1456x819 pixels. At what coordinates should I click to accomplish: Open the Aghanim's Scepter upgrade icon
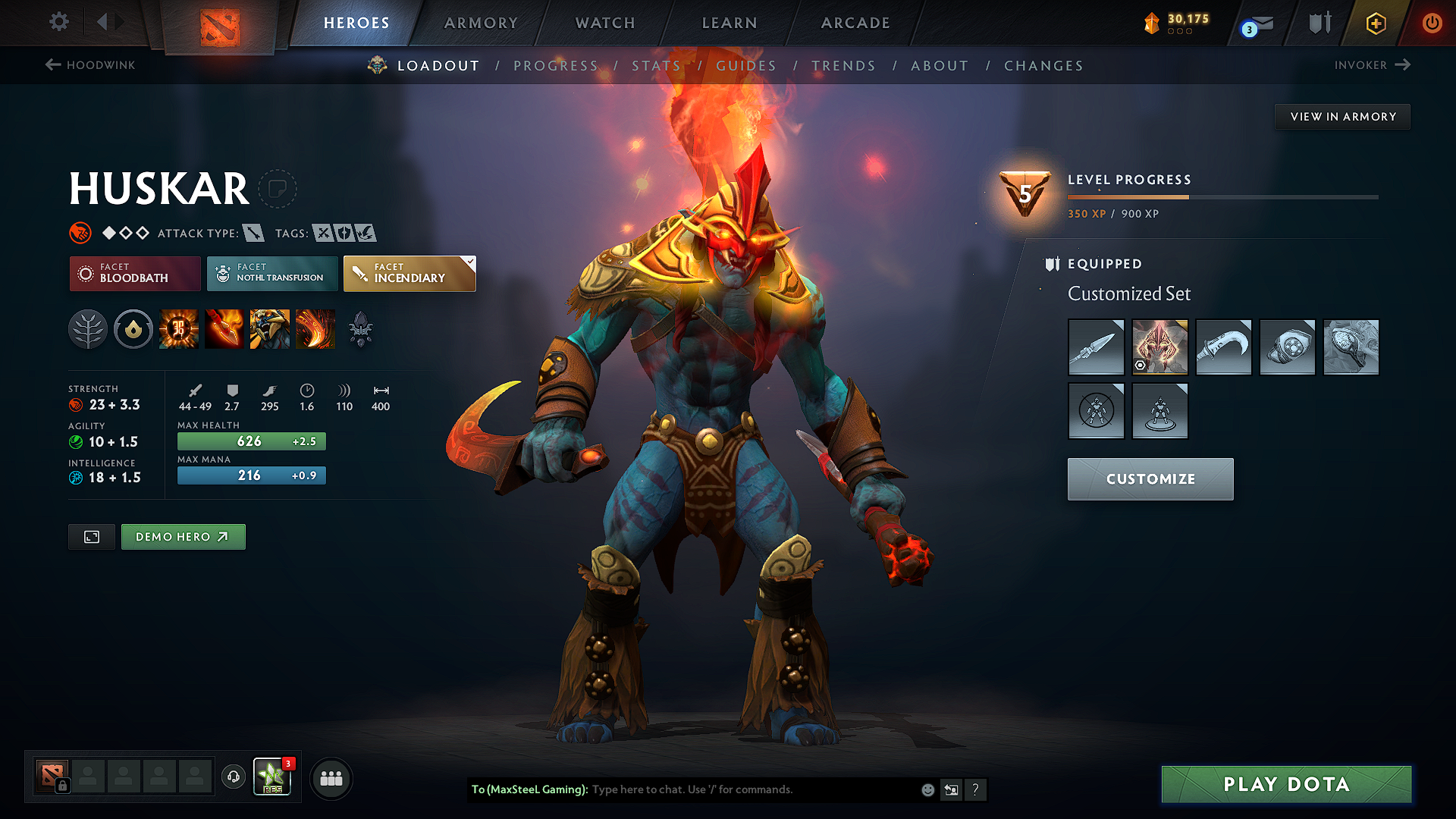tap(361, 329)
